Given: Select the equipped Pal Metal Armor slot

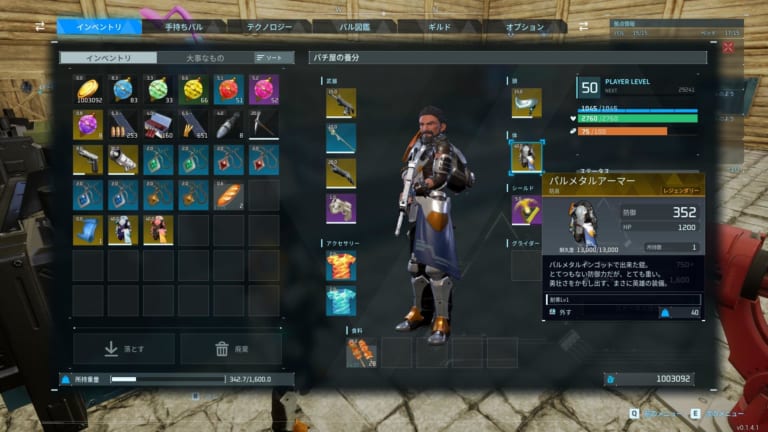Looking at the screenshot, I should pyautogui.click(x=526, y=157).
